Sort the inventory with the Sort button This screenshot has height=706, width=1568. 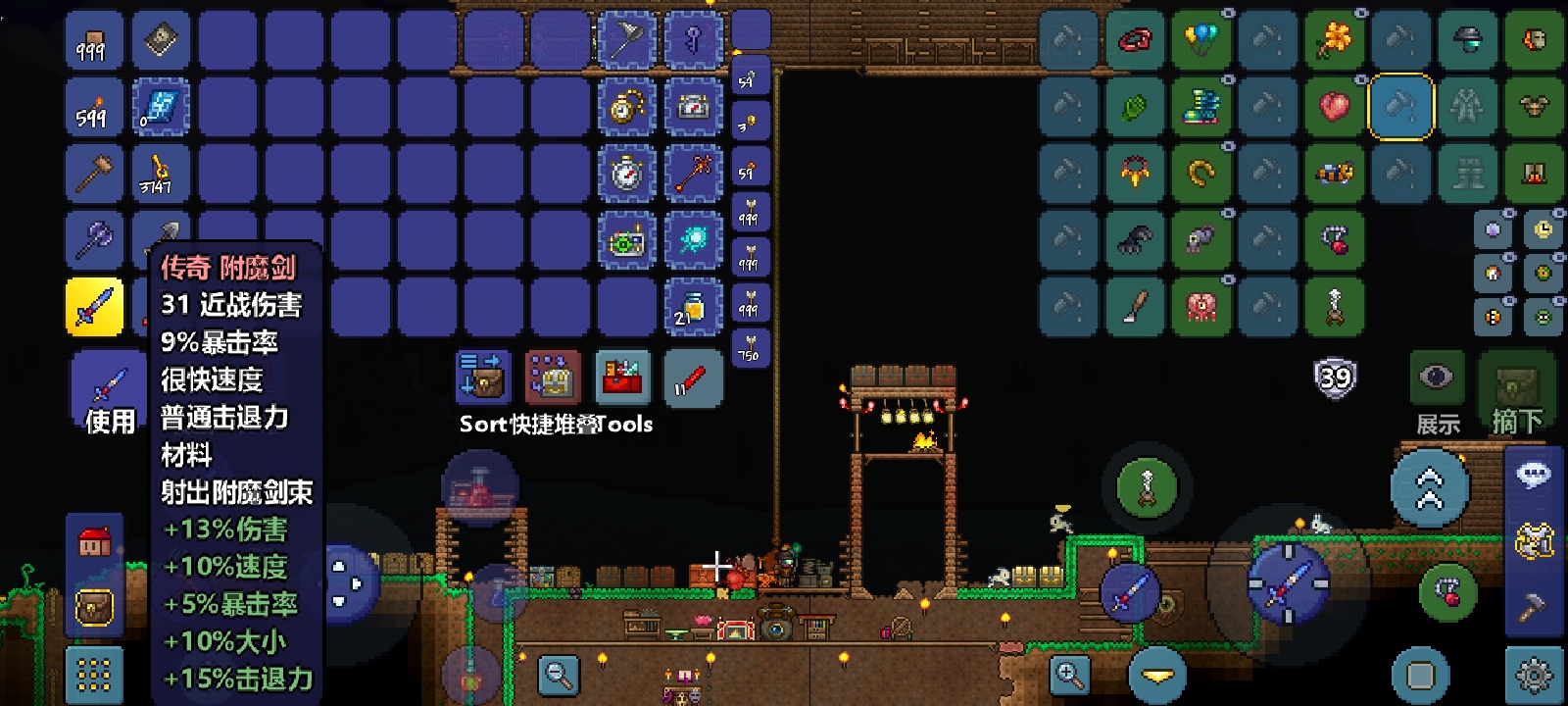[482, 378]
